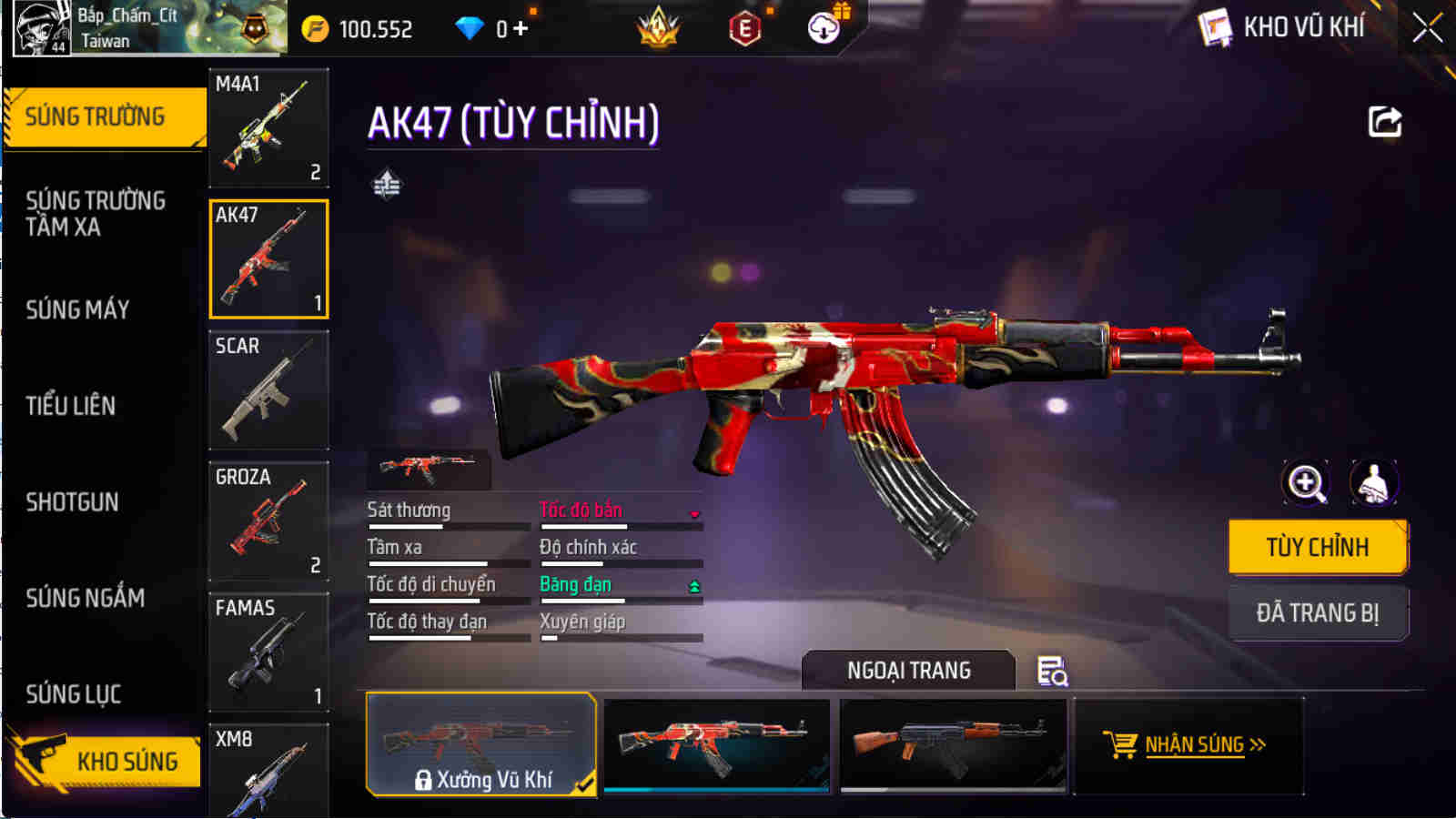Viewport: 1456px width, 819px height.
Task: Open the cloud gift download icon
Action: coord(824,28)
